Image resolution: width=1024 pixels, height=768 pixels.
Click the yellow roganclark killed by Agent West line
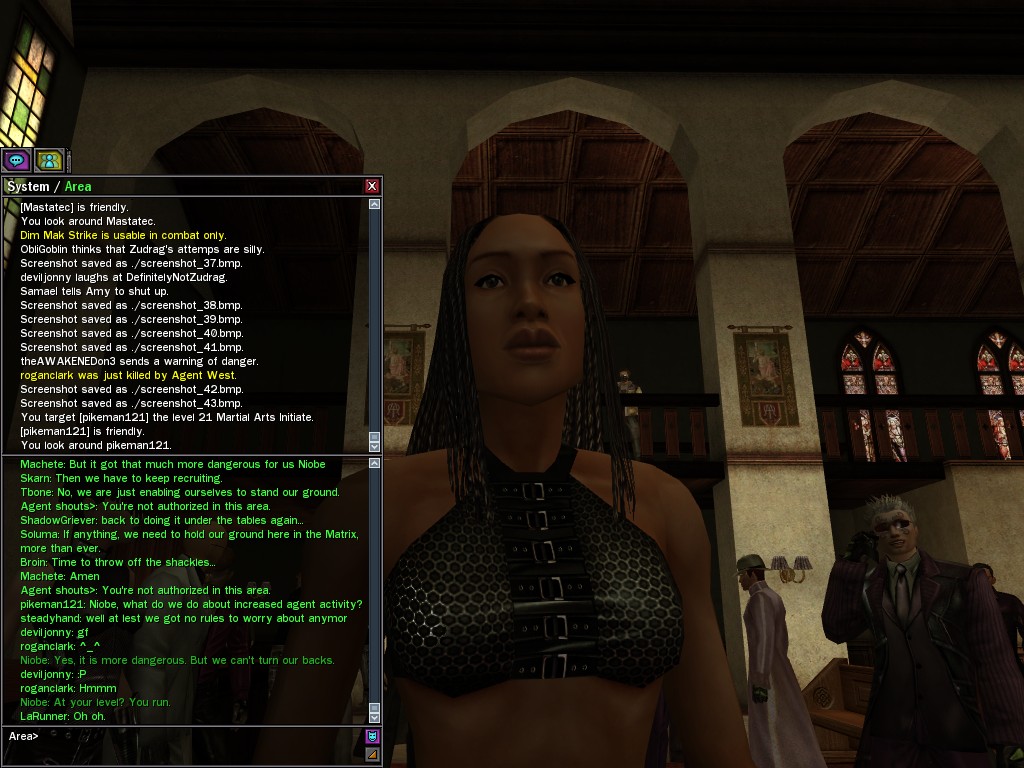pos(128,375)
